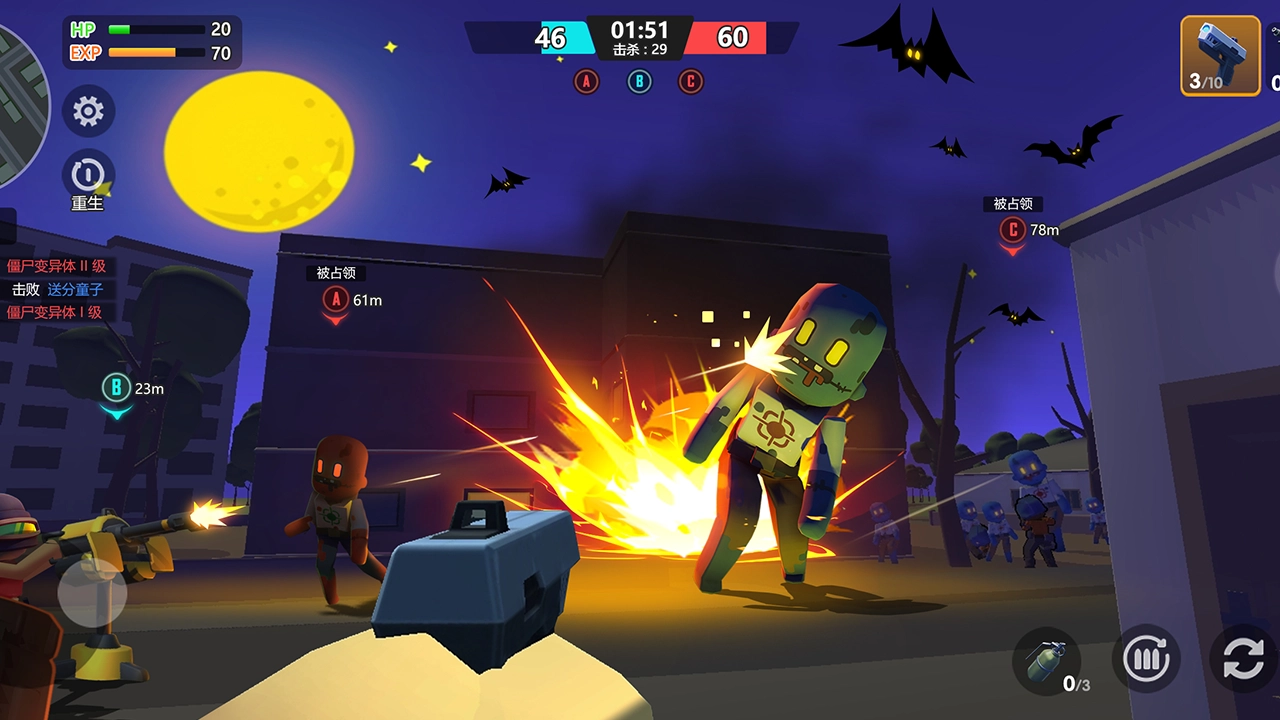Switch weapon with the swap arrows button
The height and width of the screenshot is (720, 1280).
click(x=1244, y=660)
